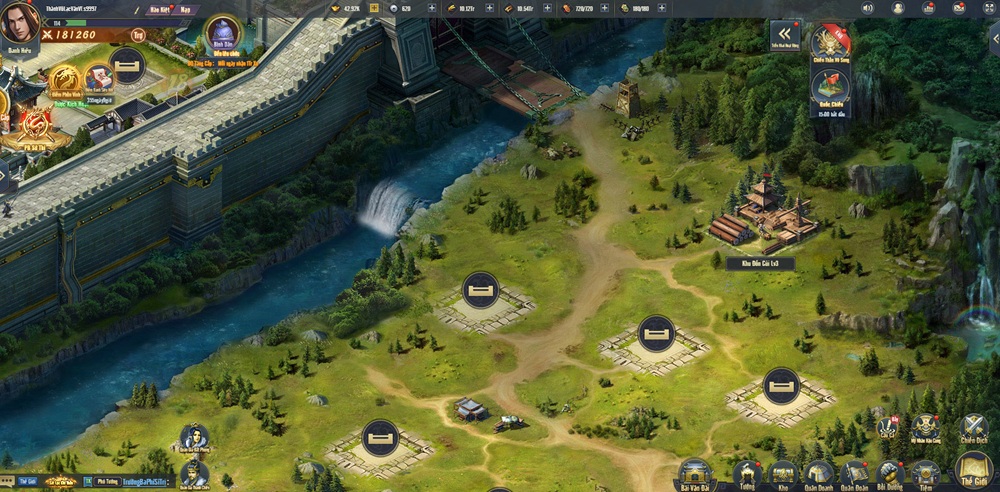Image resolution: width=1000 pixels, height=492 pixels.
Task: Click the Nạp recharge button
Action: click(185, 8)
